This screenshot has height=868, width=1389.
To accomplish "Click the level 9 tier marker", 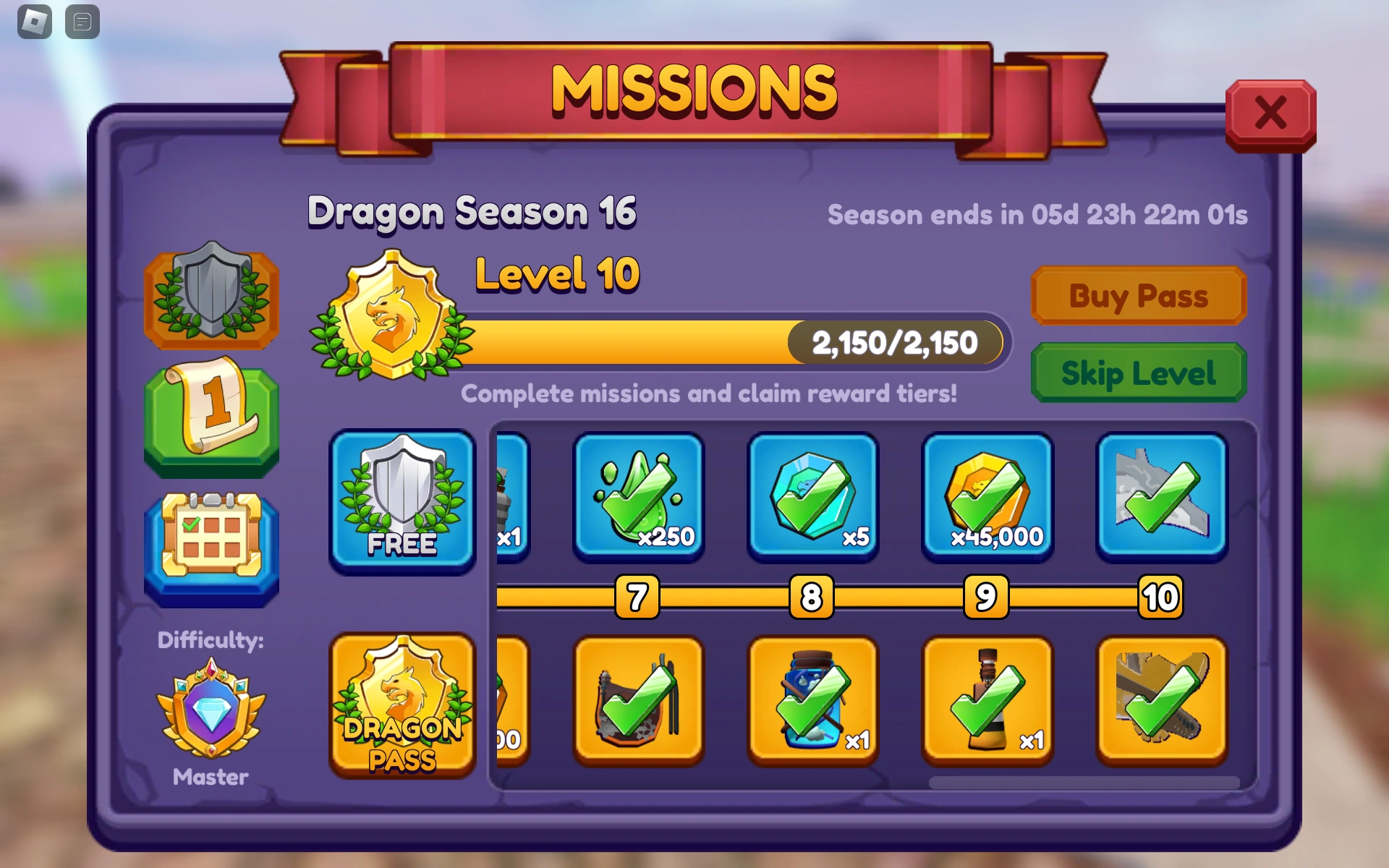I will coord(985,597).
